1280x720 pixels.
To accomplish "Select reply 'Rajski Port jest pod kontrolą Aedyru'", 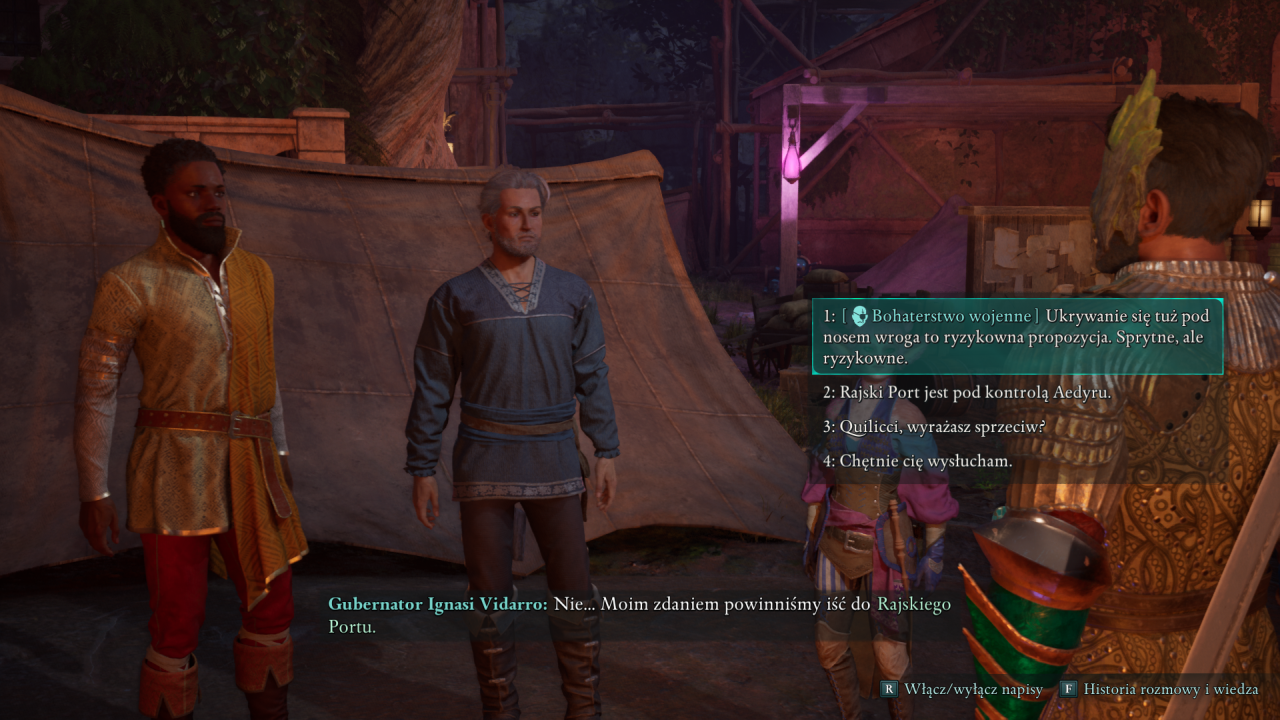I will click(x=966, y=393).
